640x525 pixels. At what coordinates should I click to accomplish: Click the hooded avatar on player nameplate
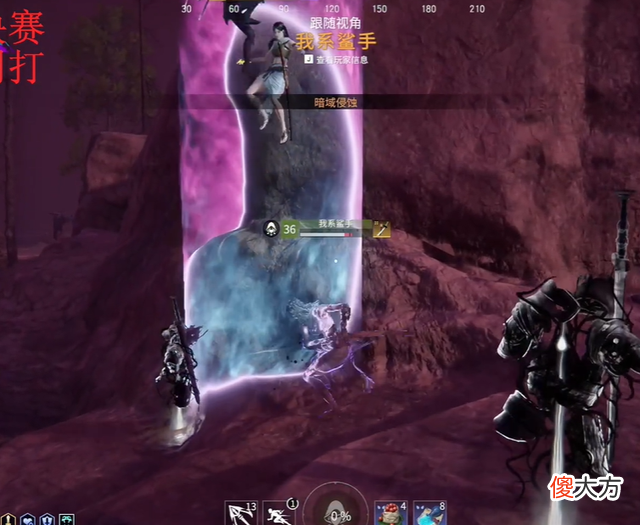[270, 229]
